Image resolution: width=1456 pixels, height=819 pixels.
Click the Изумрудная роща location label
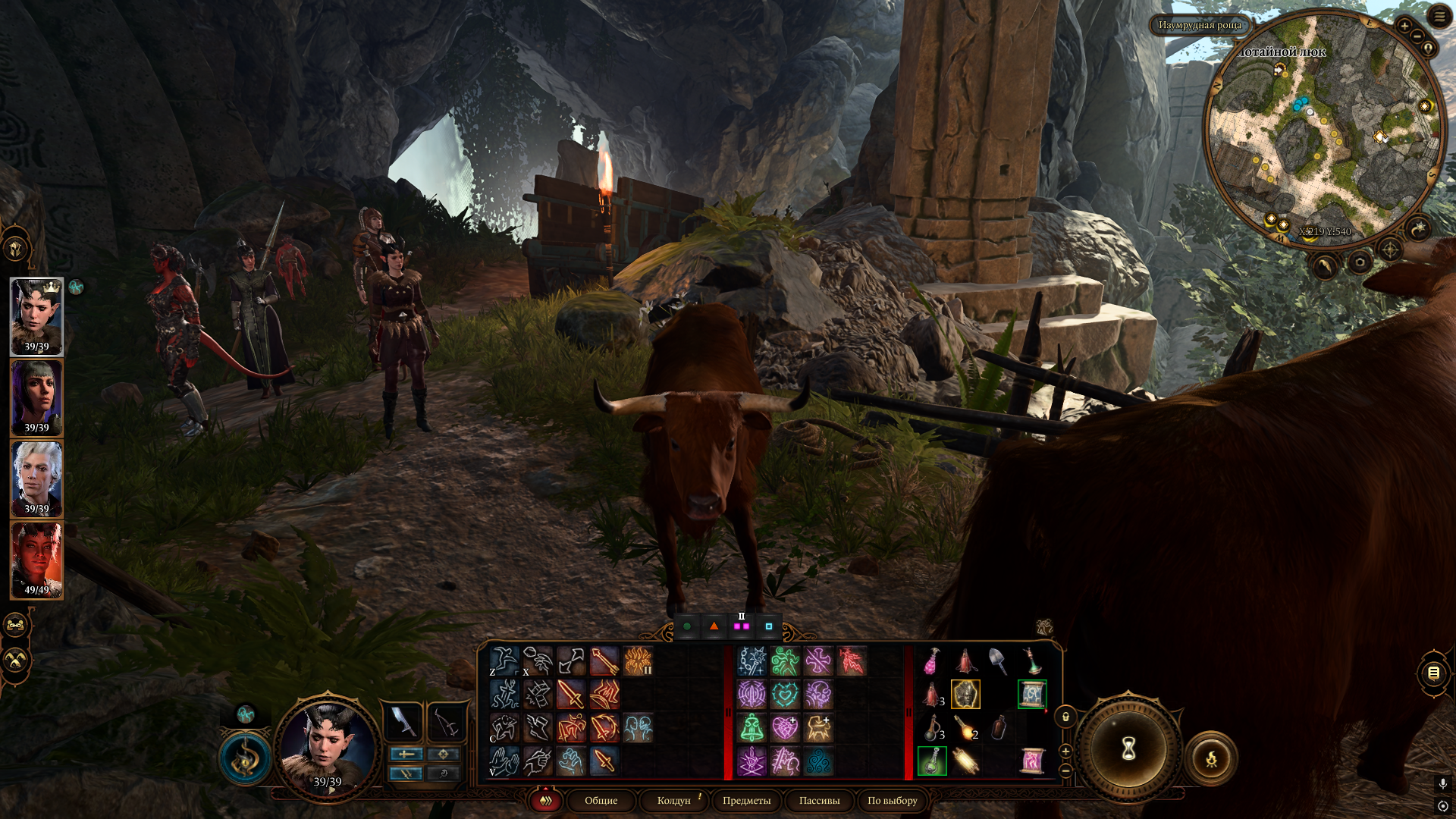(1200, 25)
